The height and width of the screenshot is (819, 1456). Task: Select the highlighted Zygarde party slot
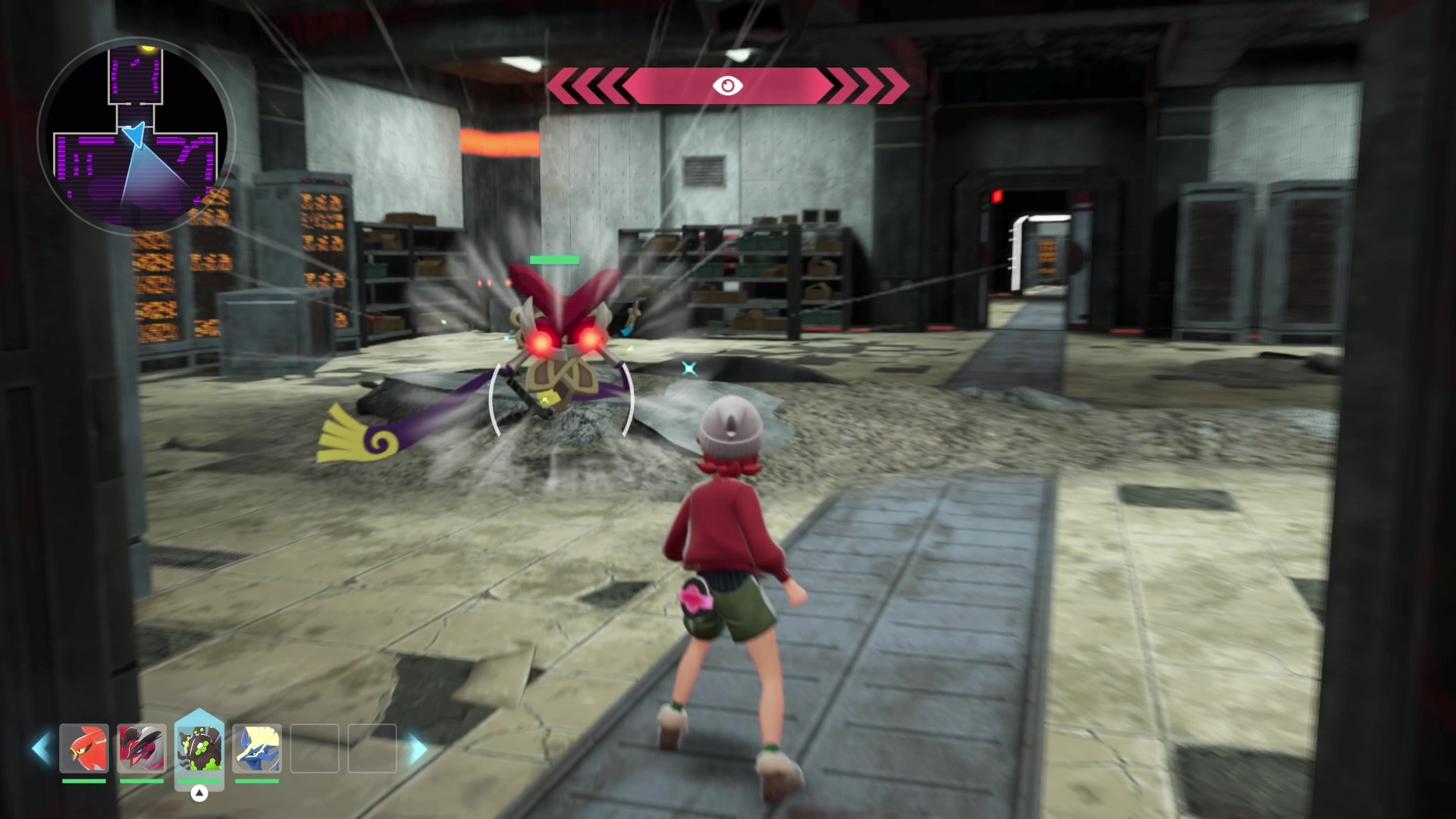coord(199,748)
